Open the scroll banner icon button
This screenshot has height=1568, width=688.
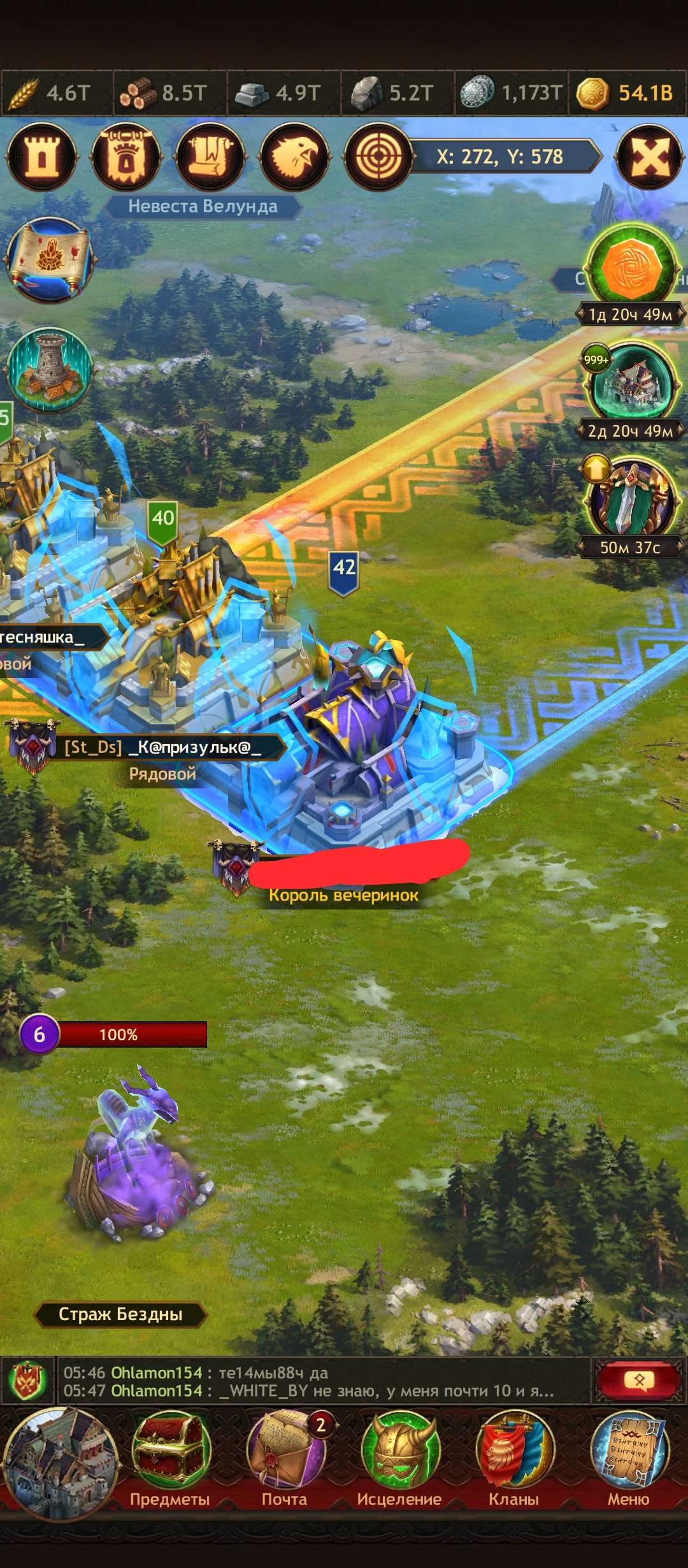(210, 157)
